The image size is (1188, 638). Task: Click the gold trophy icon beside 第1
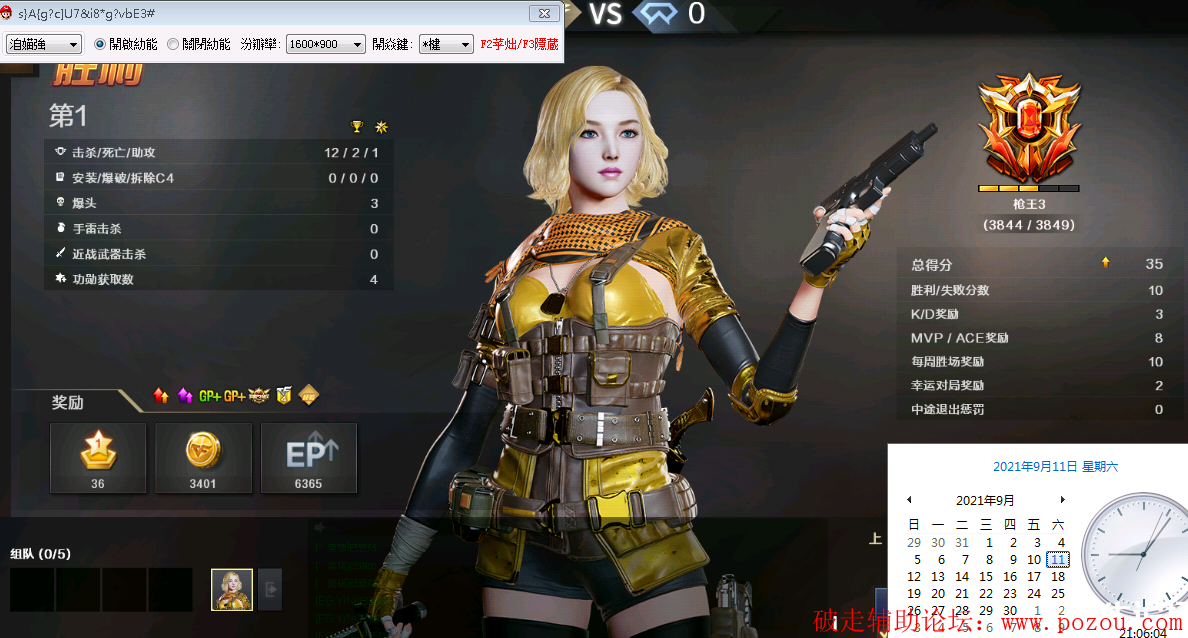[x=357, y=126]
